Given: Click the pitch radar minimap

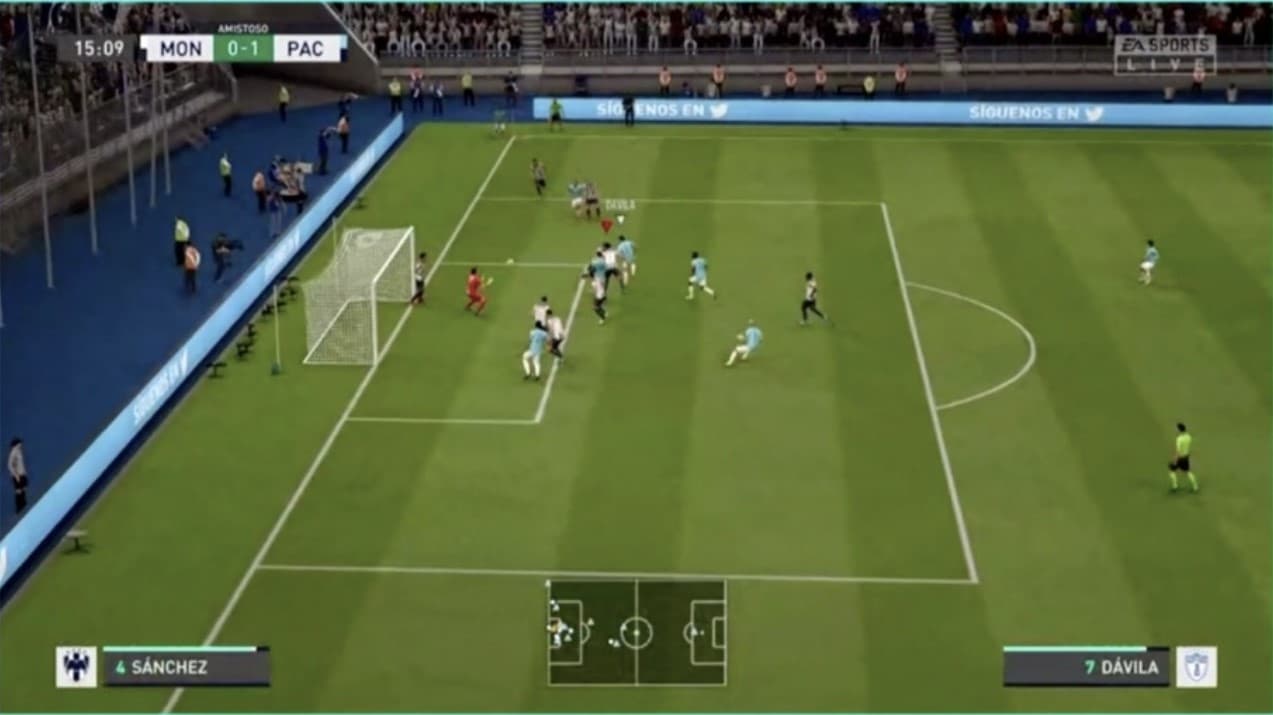Looking at the screenshot, I should pos(636,632).
